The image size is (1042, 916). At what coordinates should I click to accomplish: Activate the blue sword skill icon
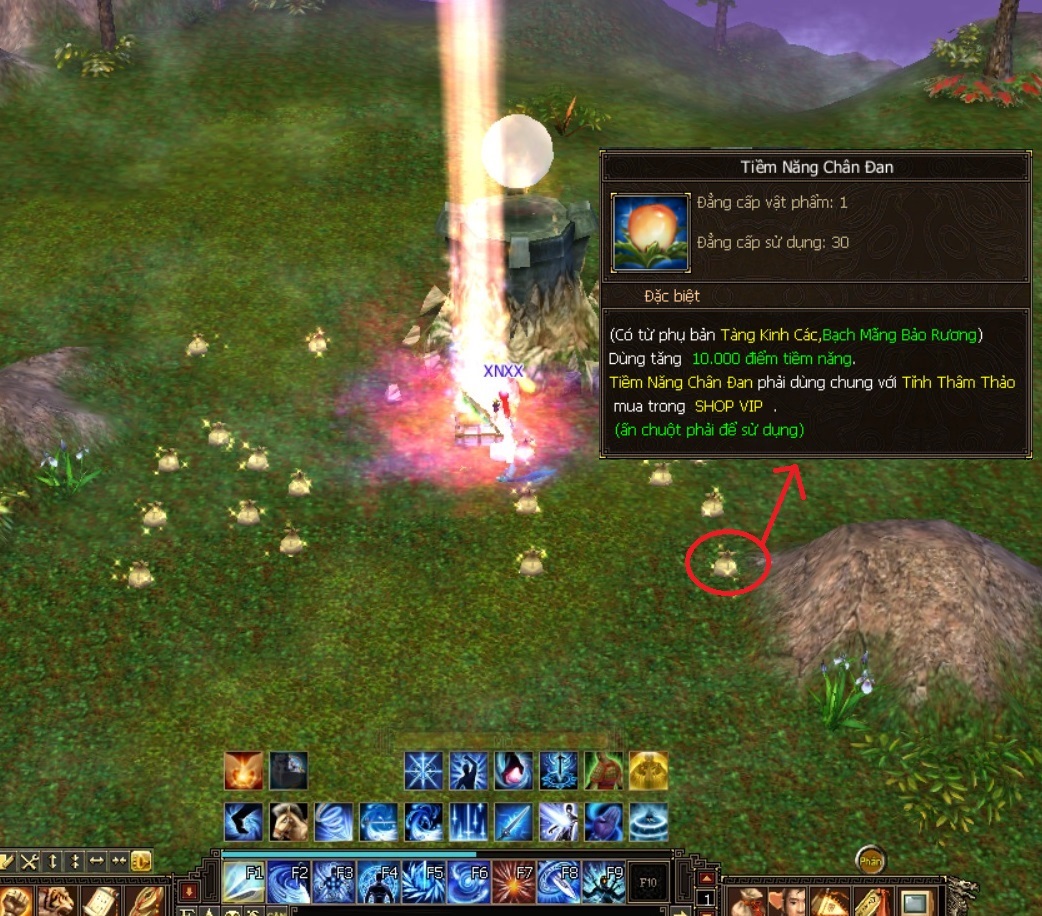click(513, 822)
